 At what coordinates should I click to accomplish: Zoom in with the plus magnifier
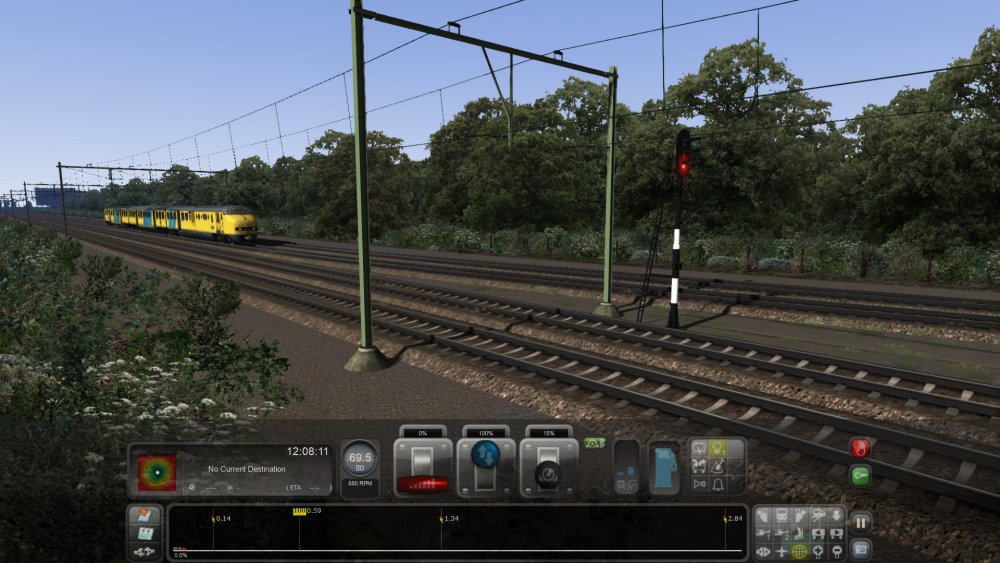point(817,551)
